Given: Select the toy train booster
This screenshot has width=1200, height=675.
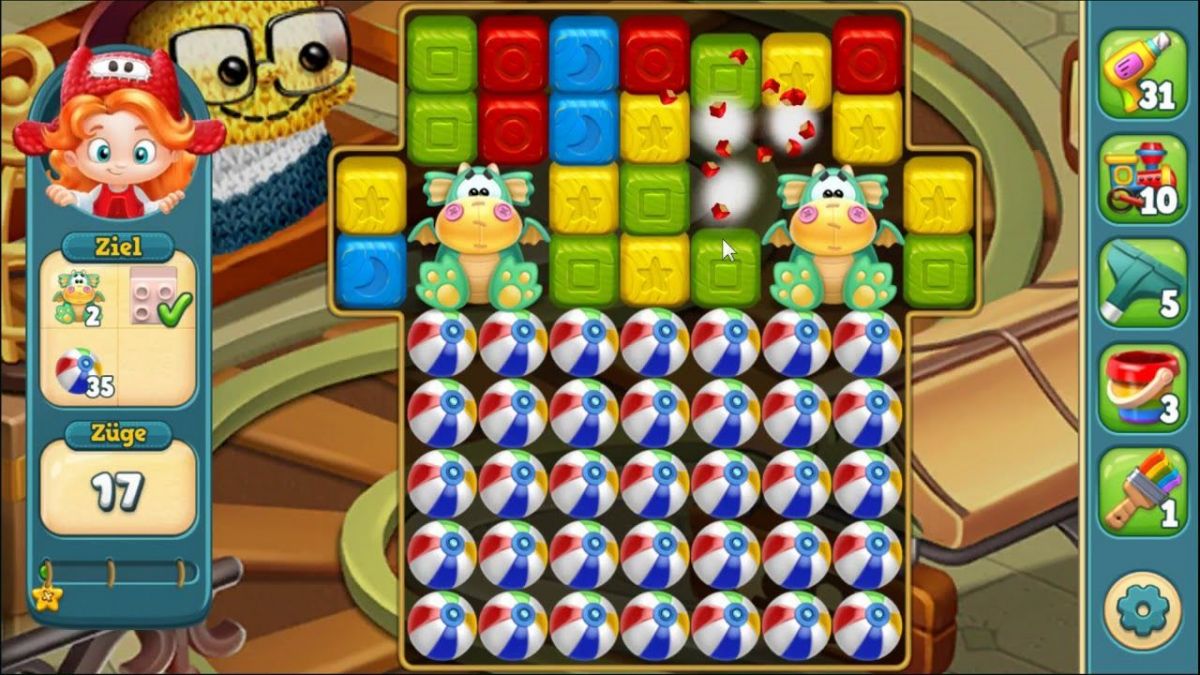Looking at the screenshot, I should (x=1141, y=178).
